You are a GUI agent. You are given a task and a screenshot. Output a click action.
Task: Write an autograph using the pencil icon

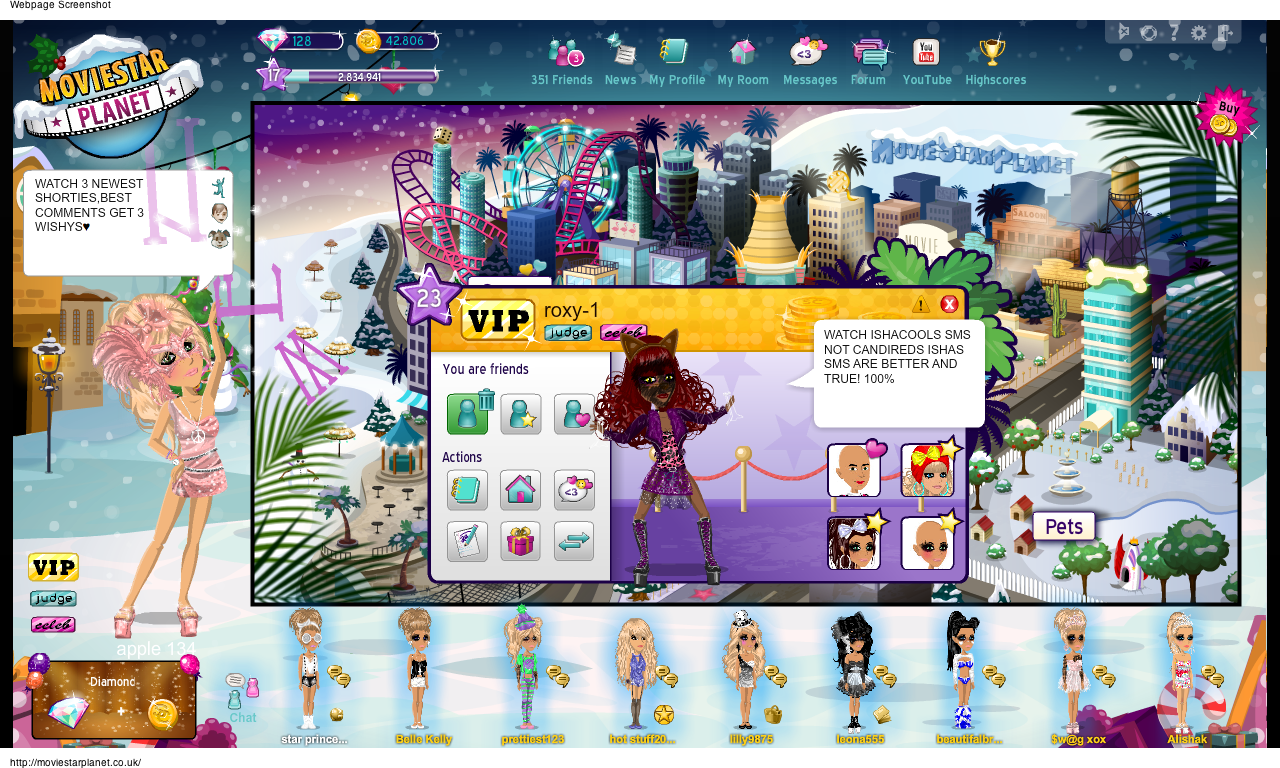(x=467, y=541)
